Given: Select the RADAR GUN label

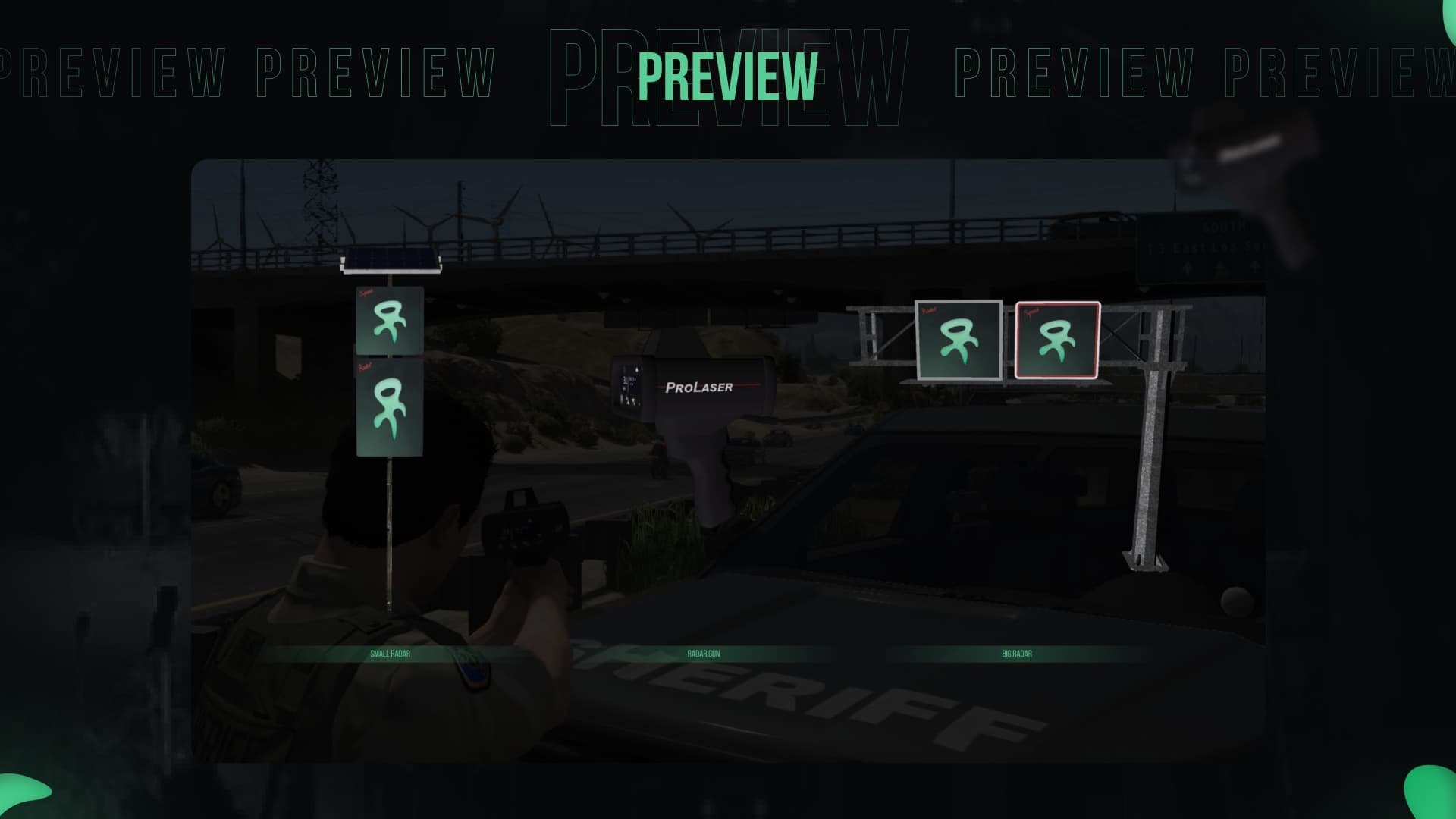Looking at the screenshot, I should [704, 652].
